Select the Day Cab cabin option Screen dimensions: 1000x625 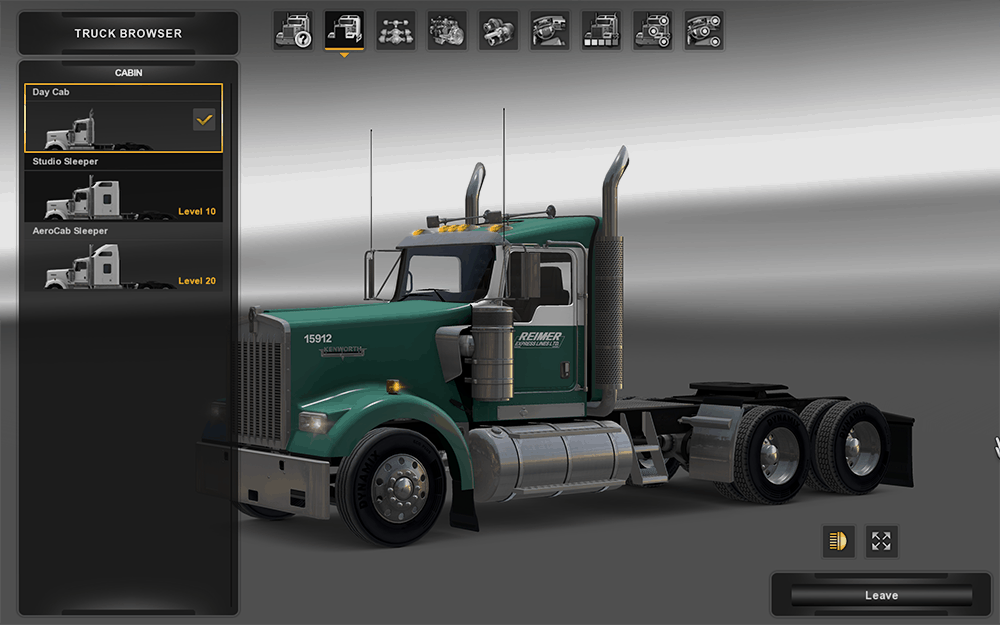click(123, 118)
